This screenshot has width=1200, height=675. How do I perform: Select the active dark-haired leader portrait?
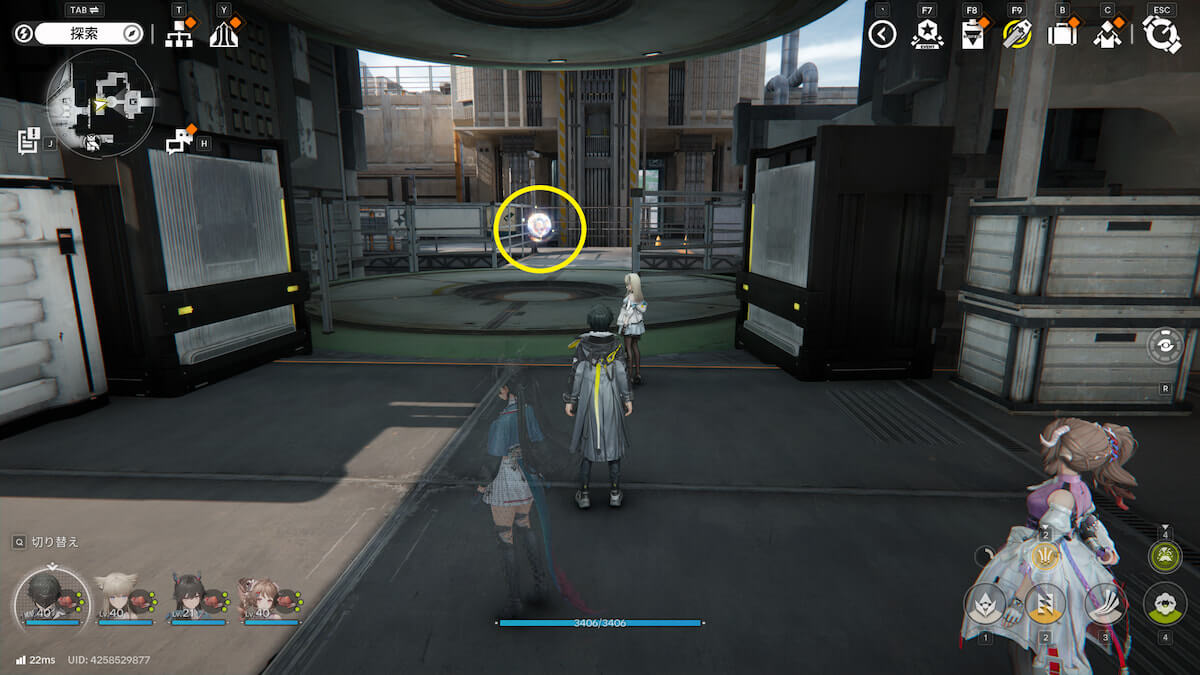[x=48, y=595]
